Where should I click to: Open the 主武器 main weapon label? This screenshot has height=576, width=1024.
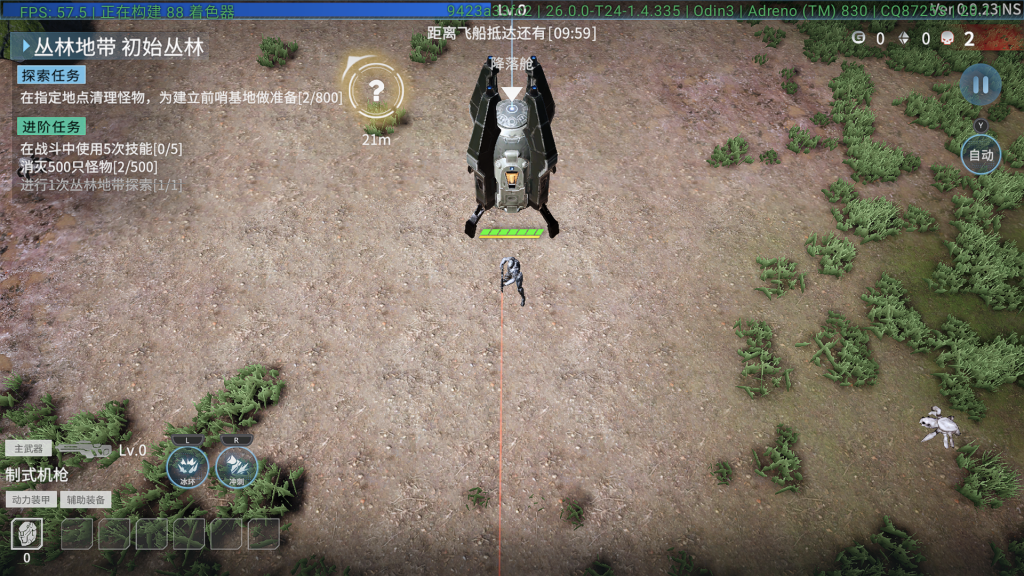(x=28, y=449)
